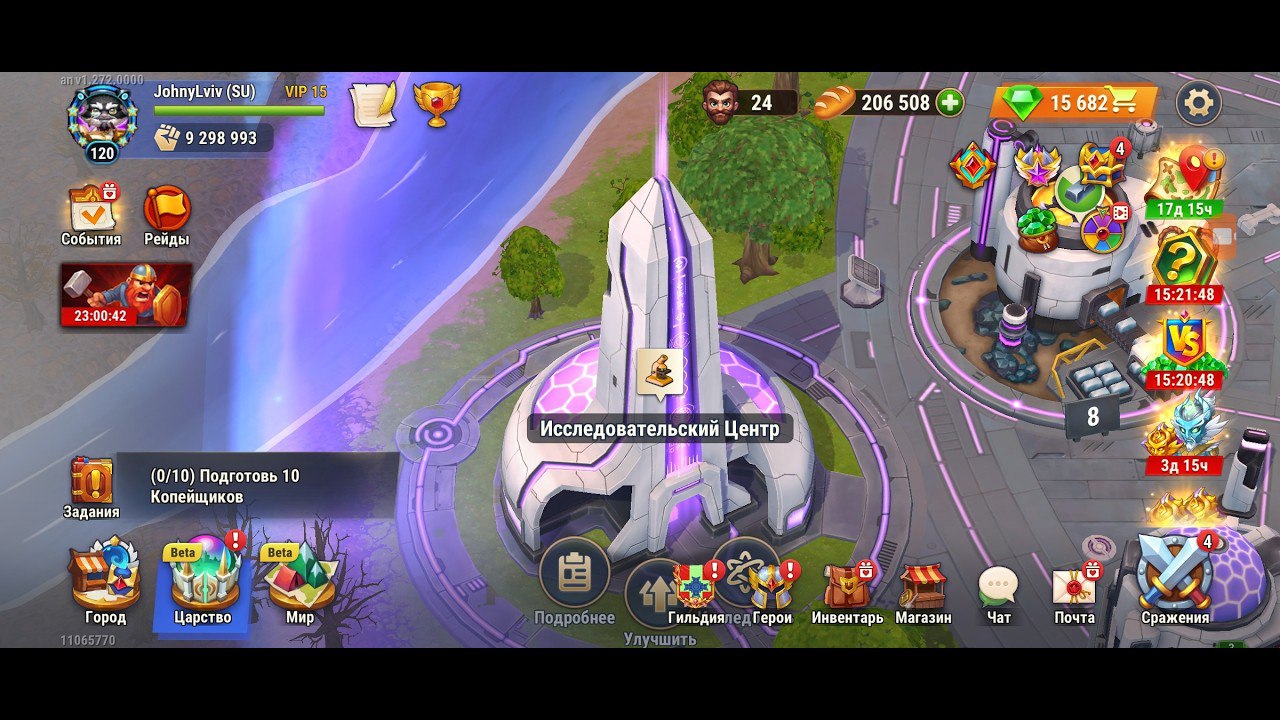
Task: Open the Почта mailbox
Action: (1074, 590)
